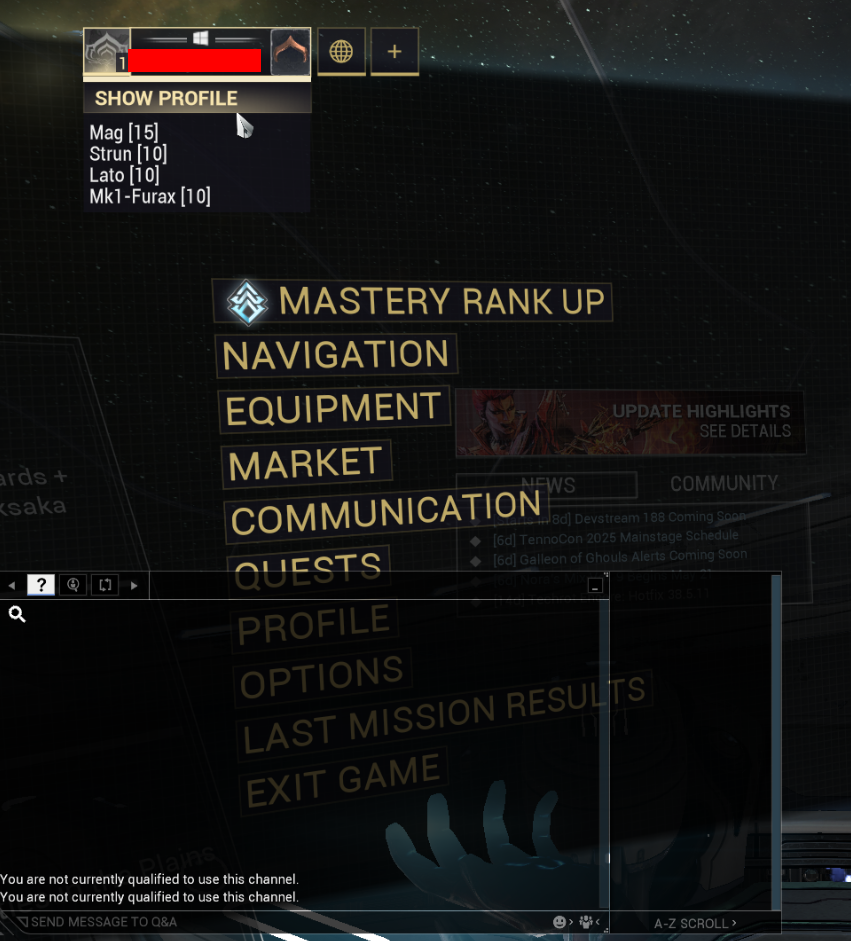851x941 pixels.
Task: Open the Market
Action: [305, 463]
